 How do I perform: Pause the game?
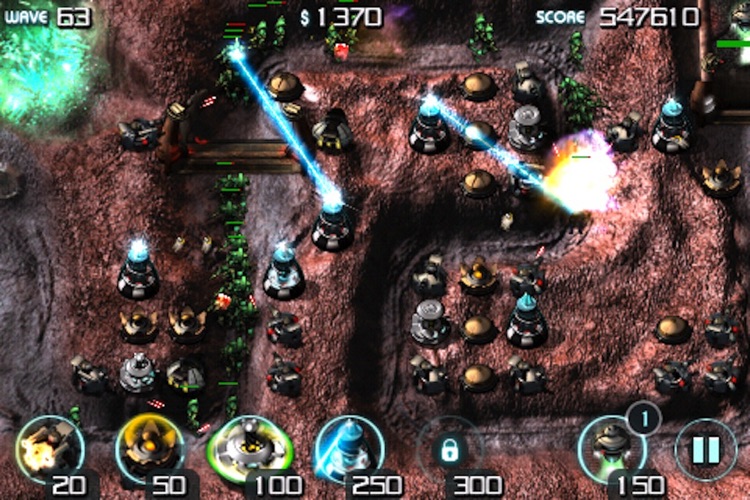[x=705, y=449]
